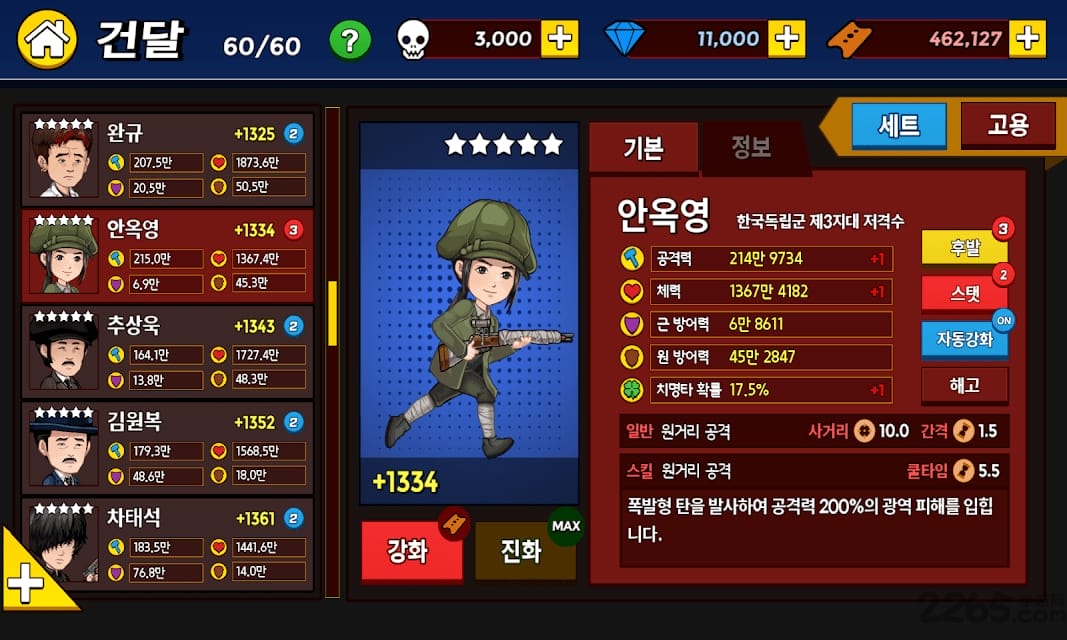Choose 김원복 in the roster
Viewport: 1067px width, 640px height.
(170, 447)
